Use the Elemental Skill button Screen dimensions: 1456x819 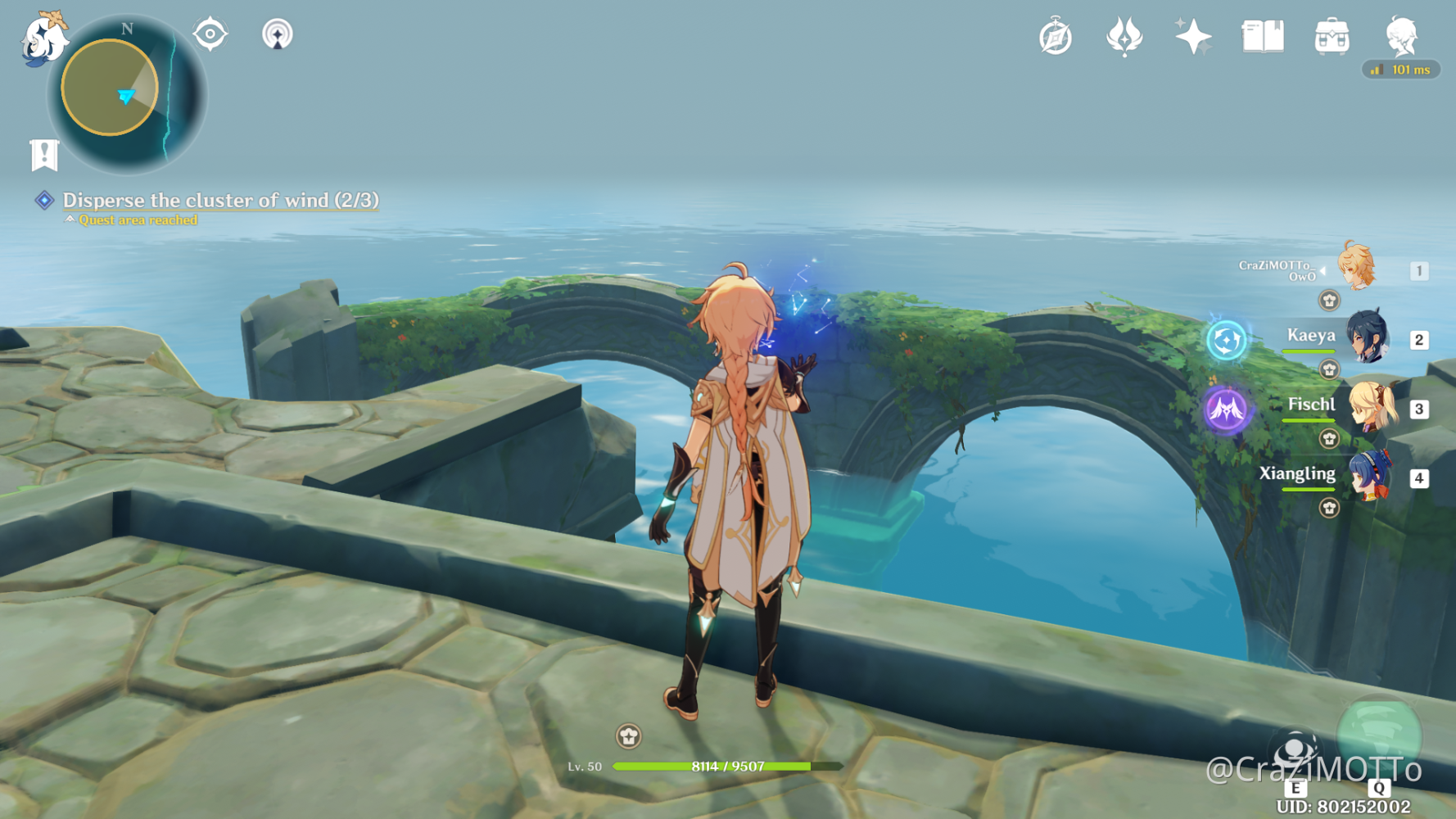1295,751
